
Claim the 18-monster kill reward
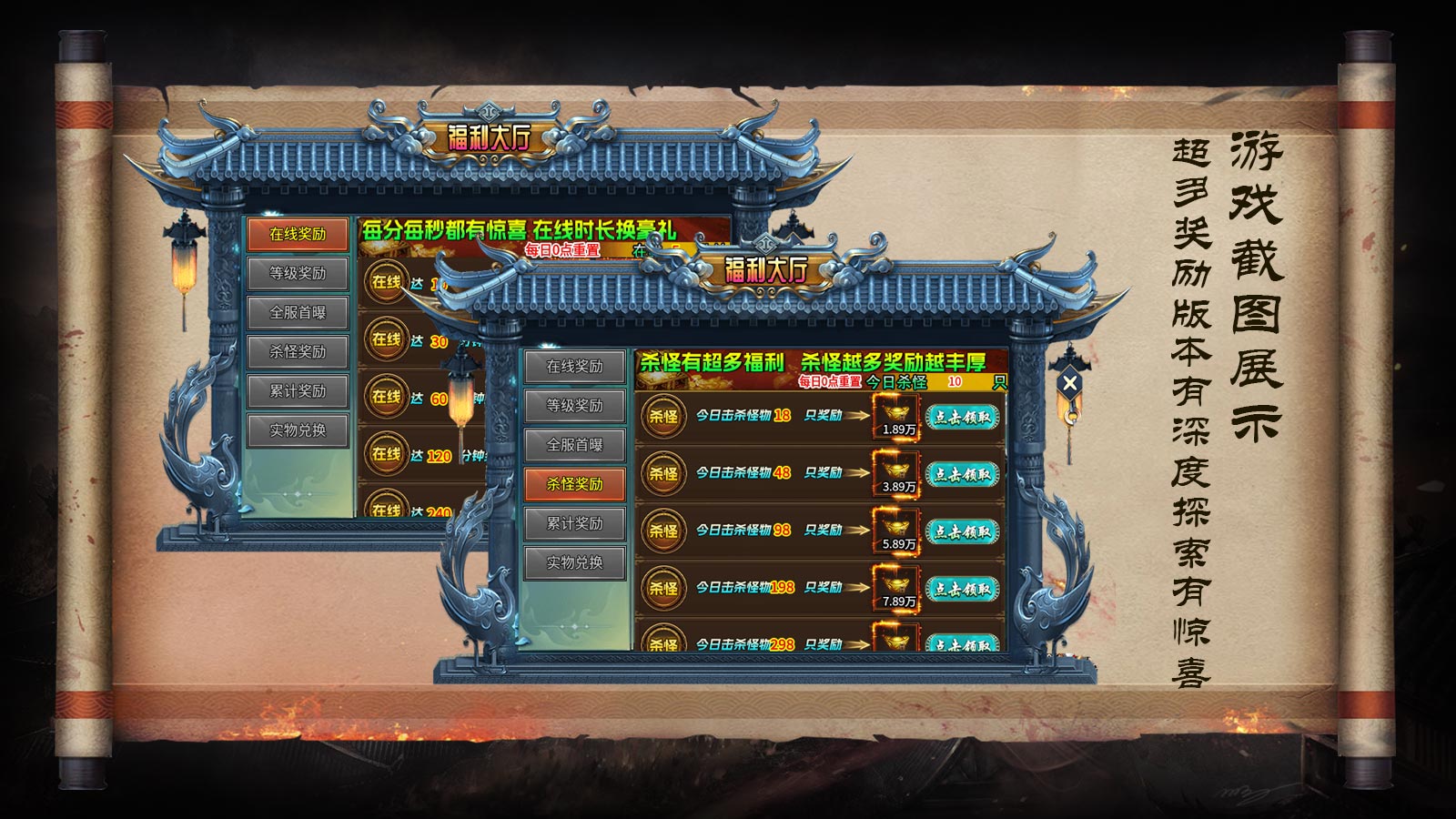click(962, 417)
